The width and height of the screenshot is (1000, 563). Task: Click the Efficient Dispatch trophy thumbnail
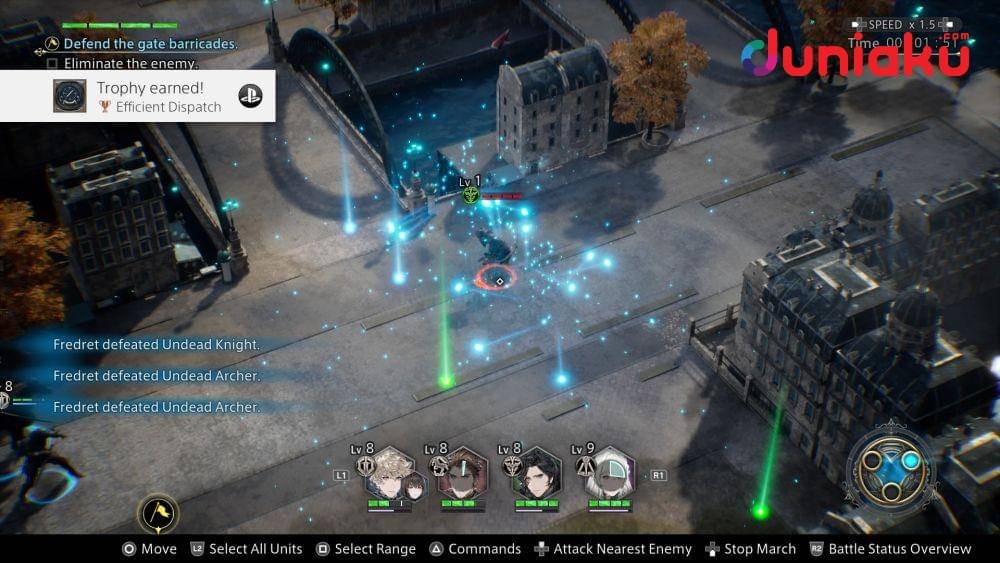point(70,96)
